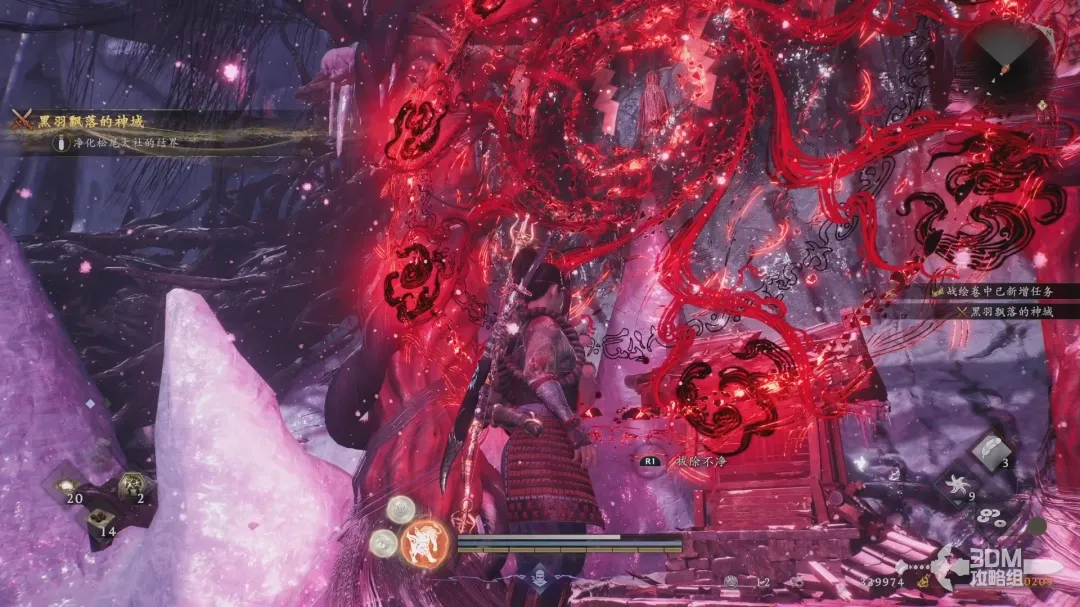Screen dimensions: 1080x607
Task: Equip the shuriken slot with count 9
Action: coord(960,487)
